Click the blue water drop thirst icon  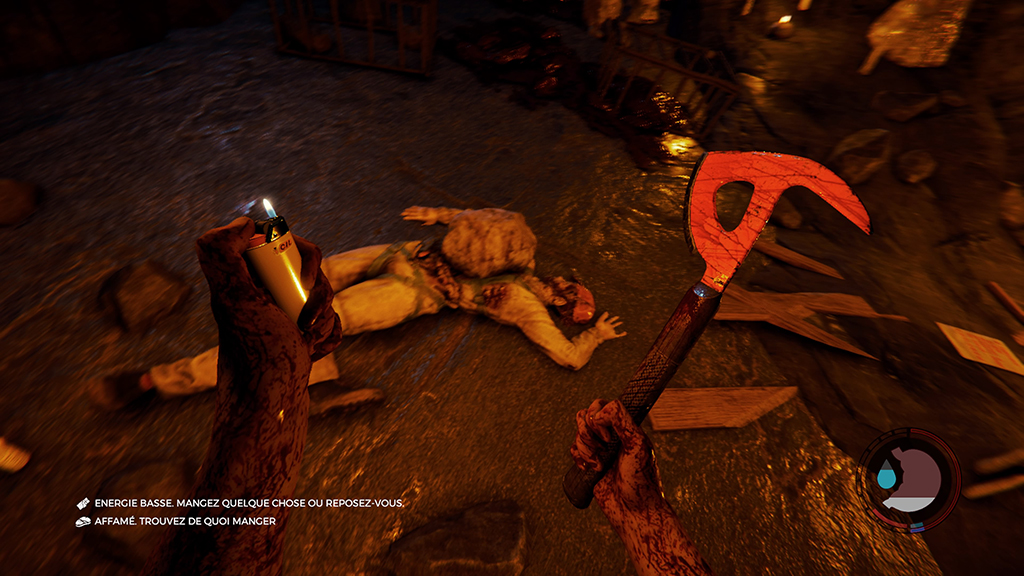click(x=886, y=478)
